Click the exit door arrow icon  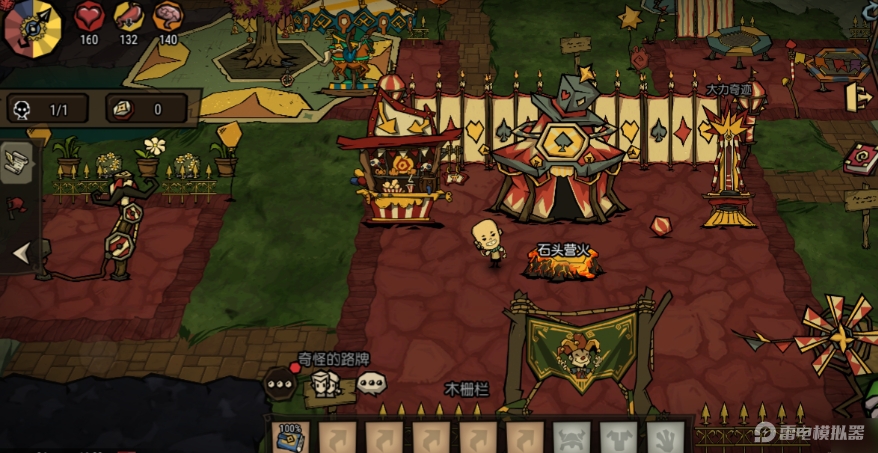click(x=858, y=97)
